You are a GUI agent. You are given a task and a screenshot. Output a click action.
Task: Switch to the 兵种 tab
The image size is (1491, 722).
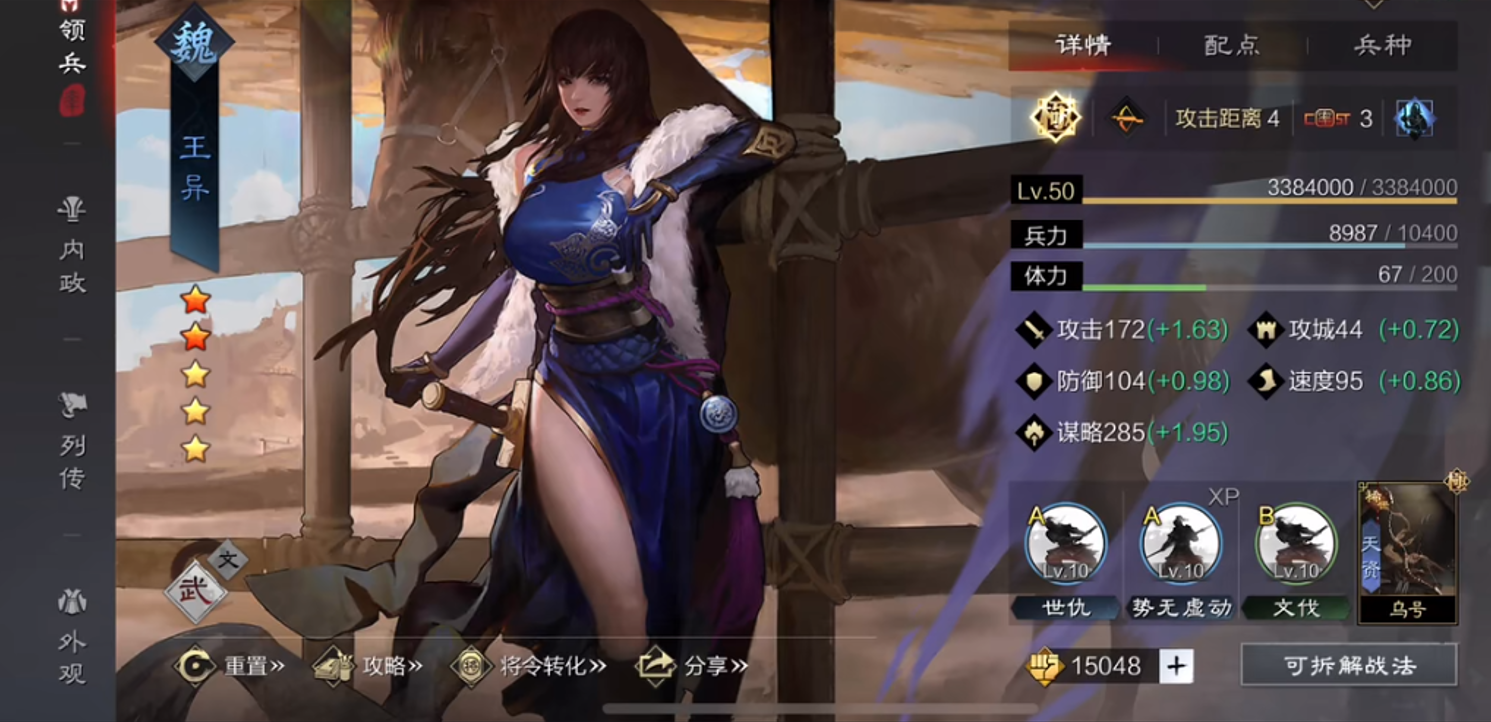1385,44
